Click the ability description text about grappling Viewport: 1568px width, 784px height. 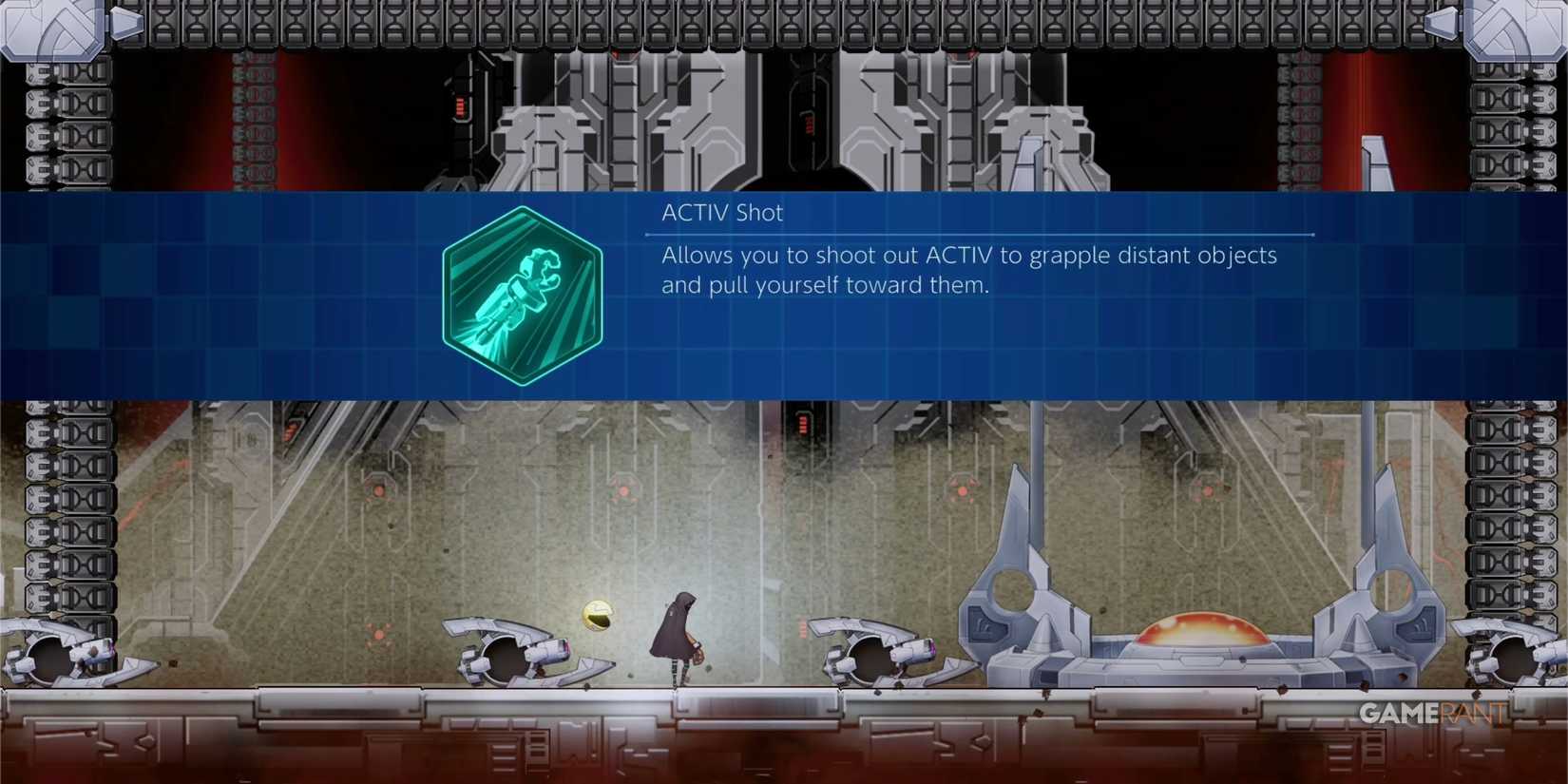[x=967, y=270]
